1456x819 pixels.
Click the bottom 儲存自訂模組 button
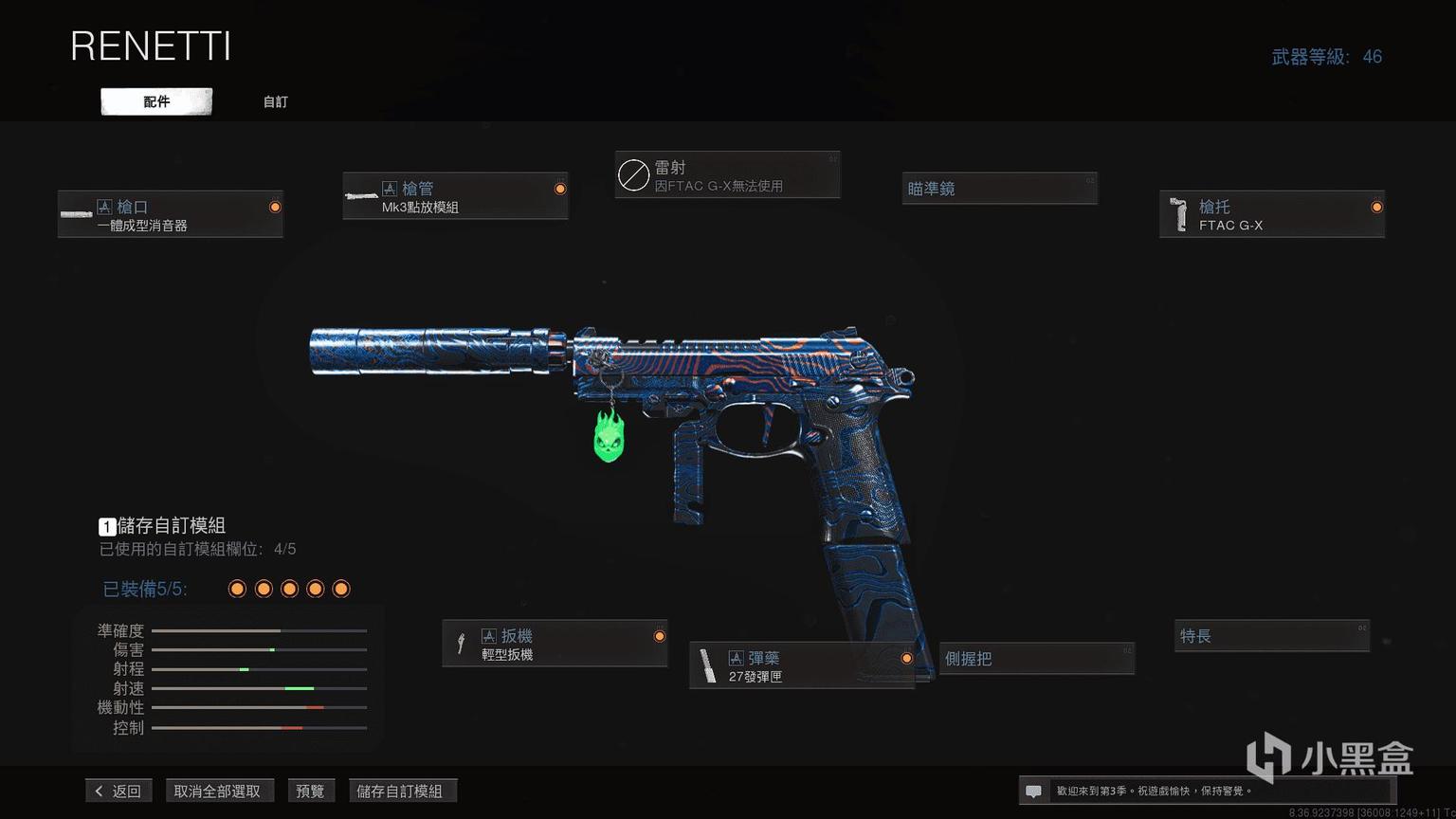[400, 791]
